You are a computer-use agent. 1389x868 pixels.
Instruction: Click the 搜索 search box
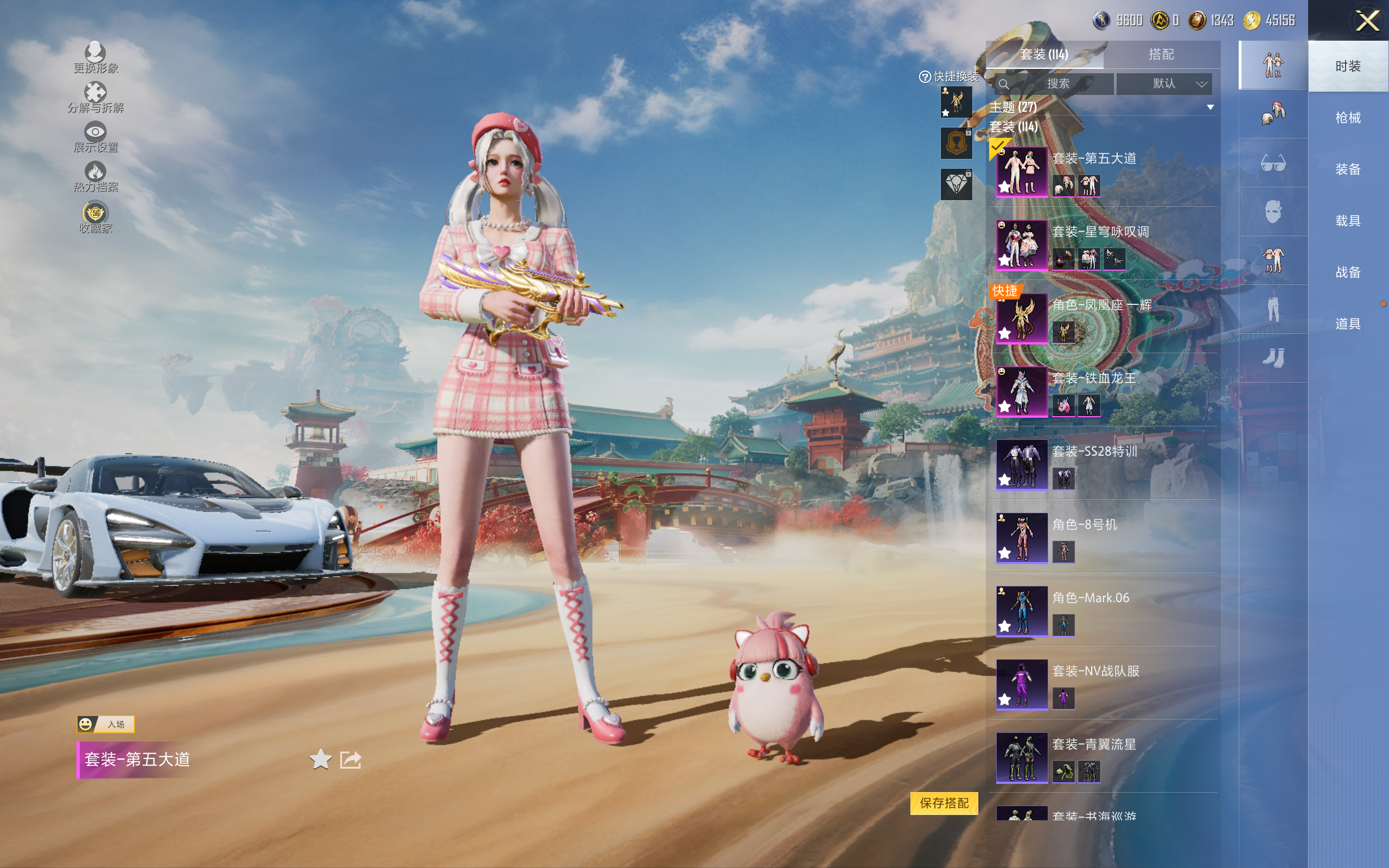pyautogui.click(x=1057, y=84)
